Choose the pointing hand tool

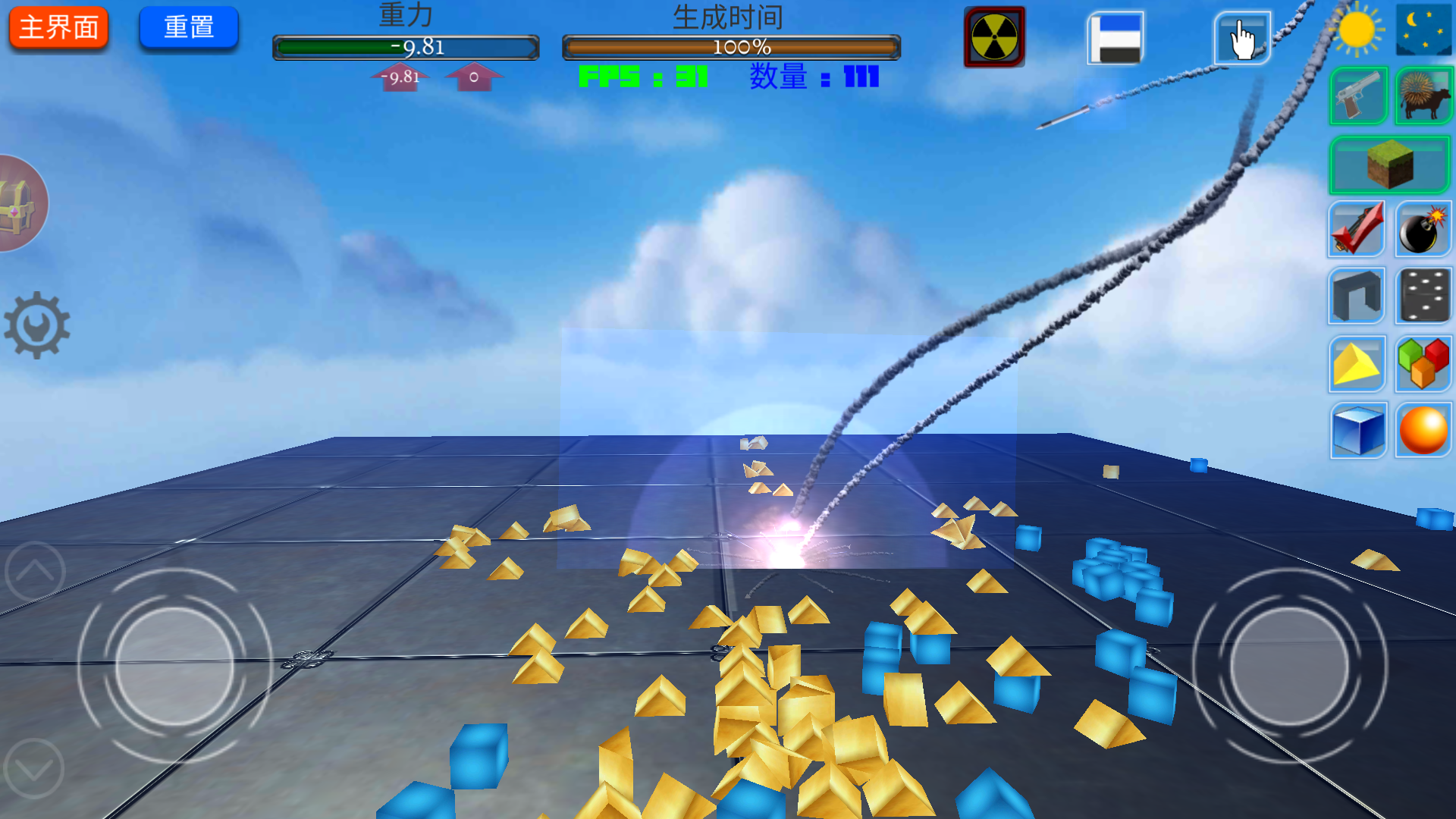1242,38
